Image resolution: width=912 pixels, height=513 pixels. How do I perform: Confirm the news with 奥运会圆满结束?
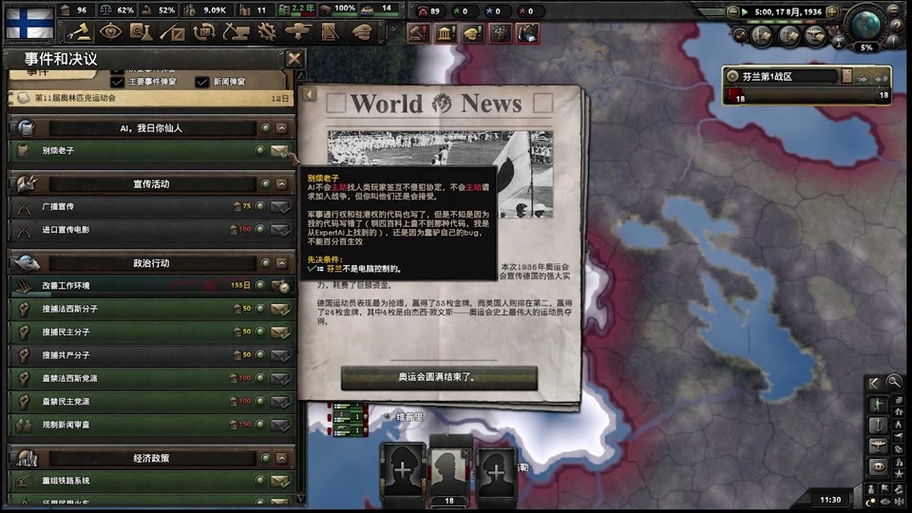click(x=439, y=378)
